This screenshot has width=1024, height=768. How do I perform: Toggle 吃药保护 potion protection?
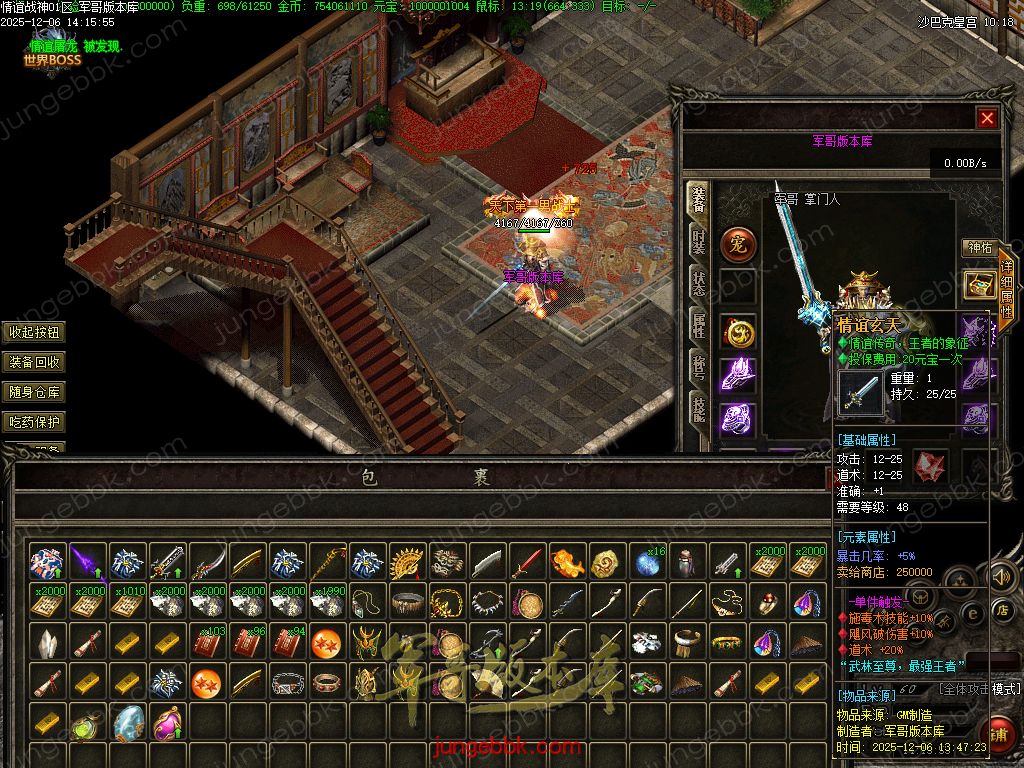coord(34,422)
